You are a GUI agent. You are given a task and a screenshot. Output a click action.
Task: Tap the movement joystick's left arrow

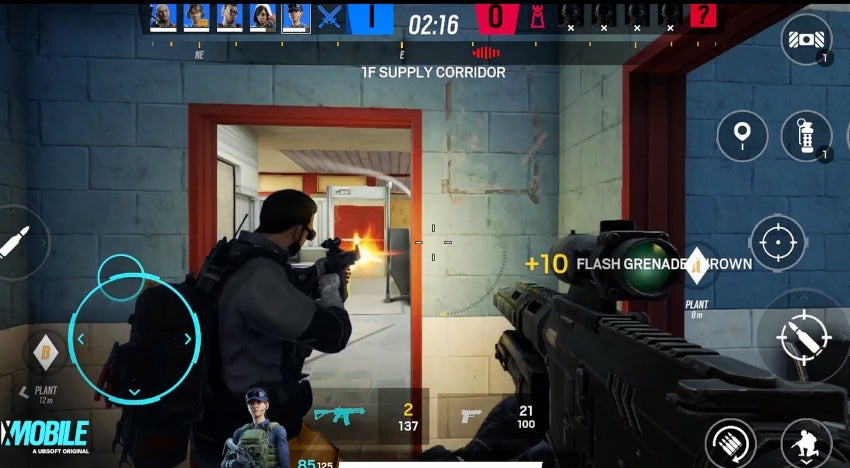(x=82, y=339)
